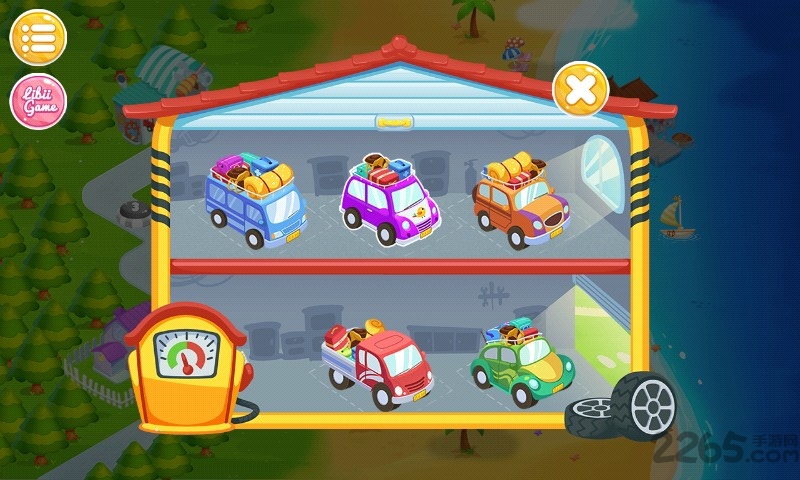Close the garage car selection window

pos(581,90)
